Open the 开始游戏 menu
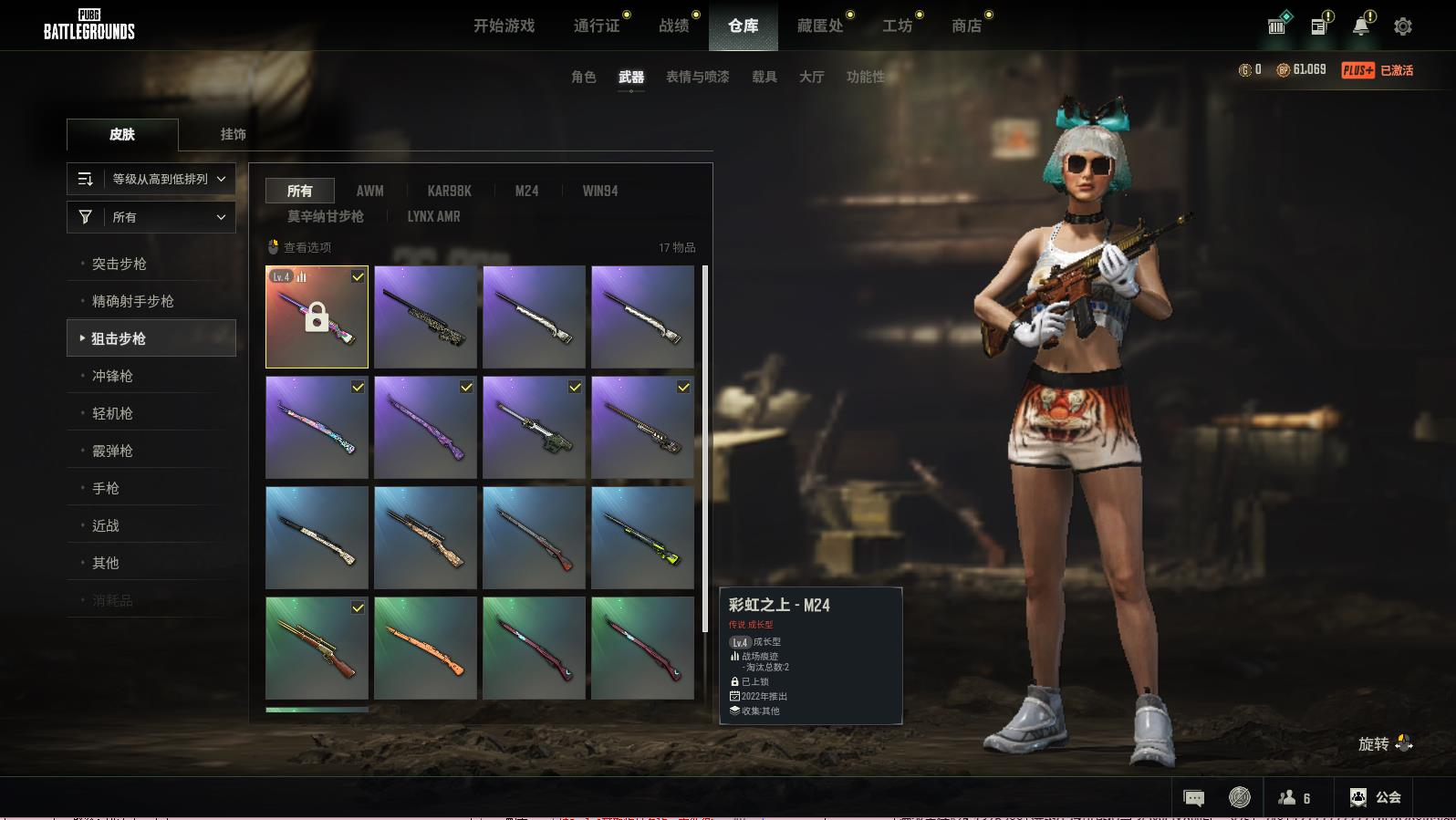Viewport: 1456px width, 820px height. pos(504,26)
